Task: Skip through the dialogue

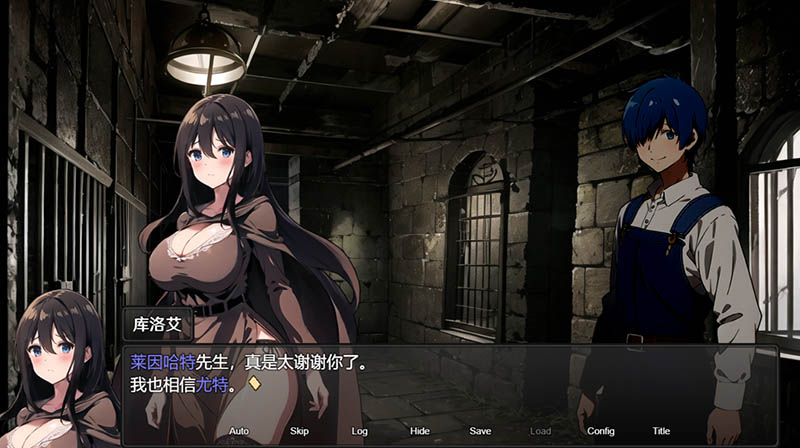Action: click(299, 430)
